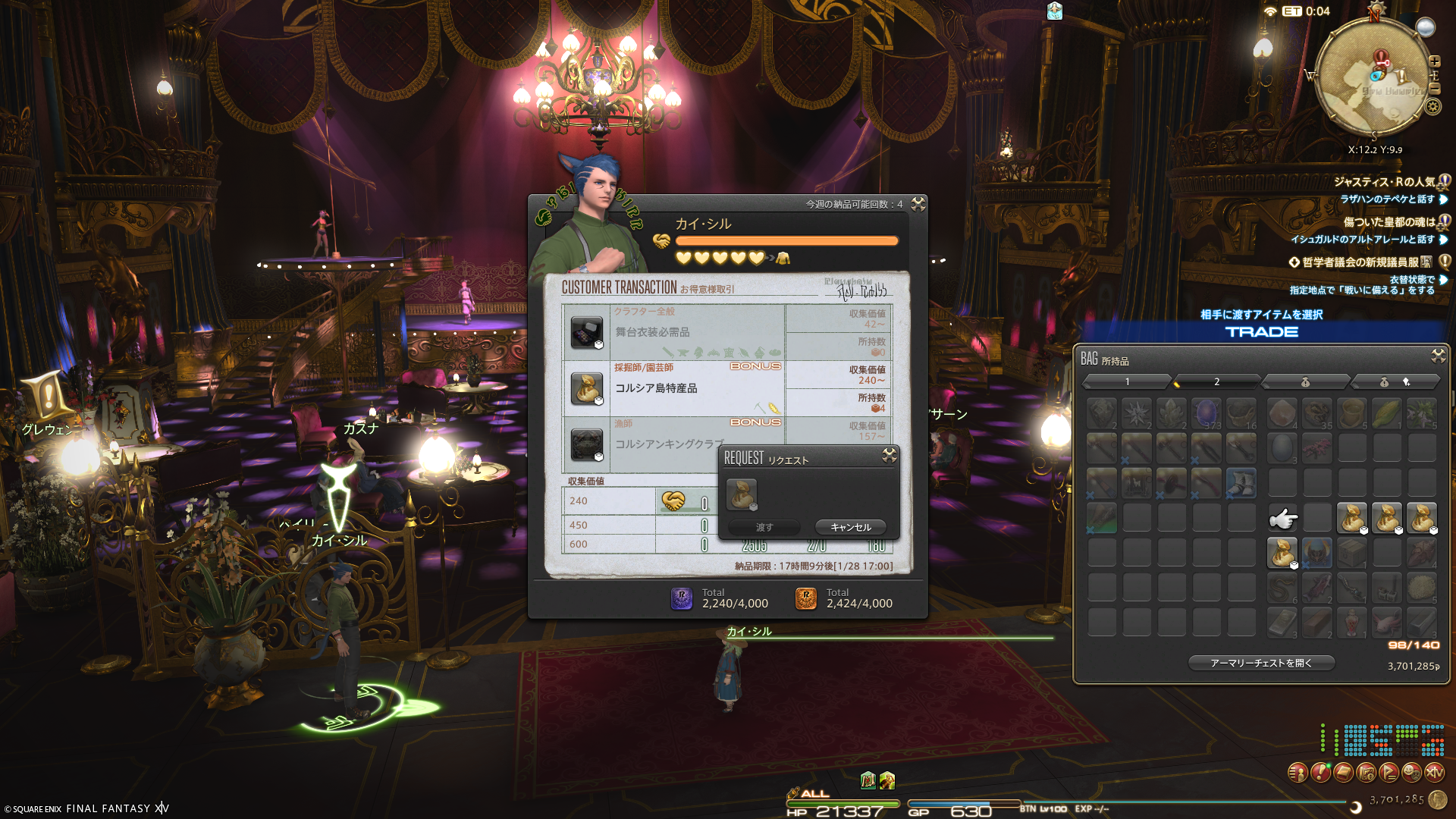The height and width of the screenshot is (819, 1456).
Task: Open the minimap settings gear
Action: [x=1432, y=106]
